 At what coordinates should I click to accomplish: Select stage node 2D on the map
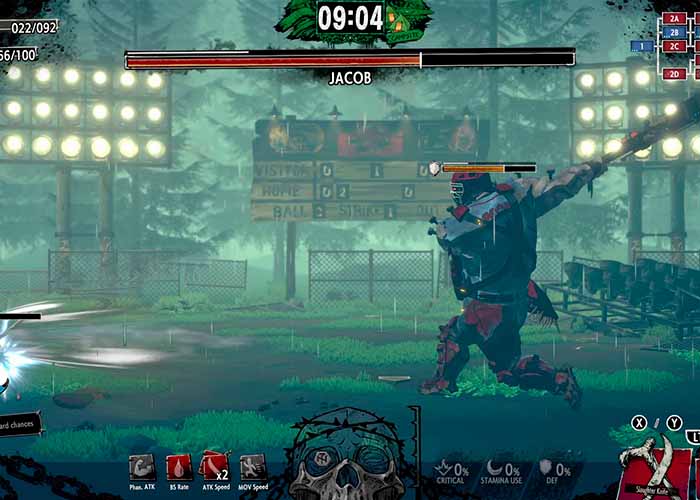(x=673, y=73)
